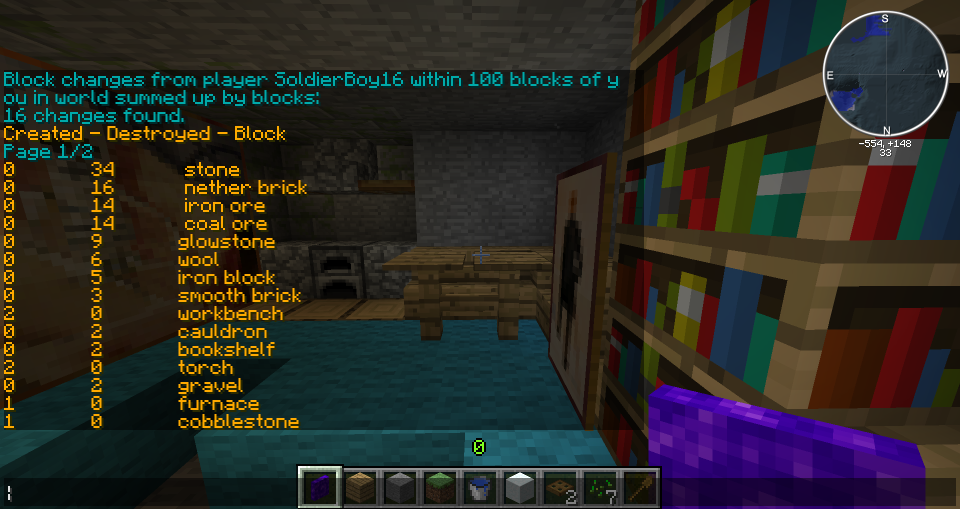Image resolution: width=960 pixels, height=509 pixels.
Task: Choose the dark stone block slot
Action: click(401, 488)
